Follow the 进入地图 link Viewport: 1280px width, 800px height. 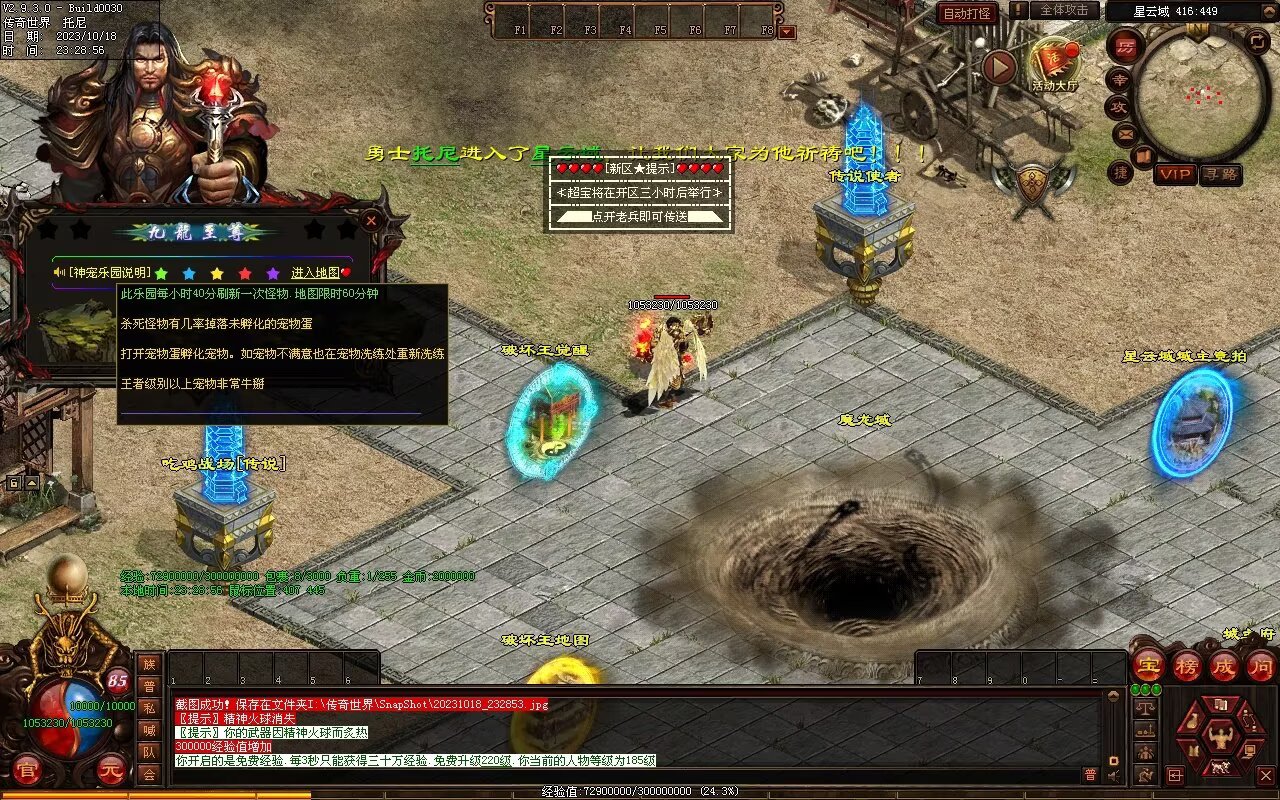[x=316, y=273]
